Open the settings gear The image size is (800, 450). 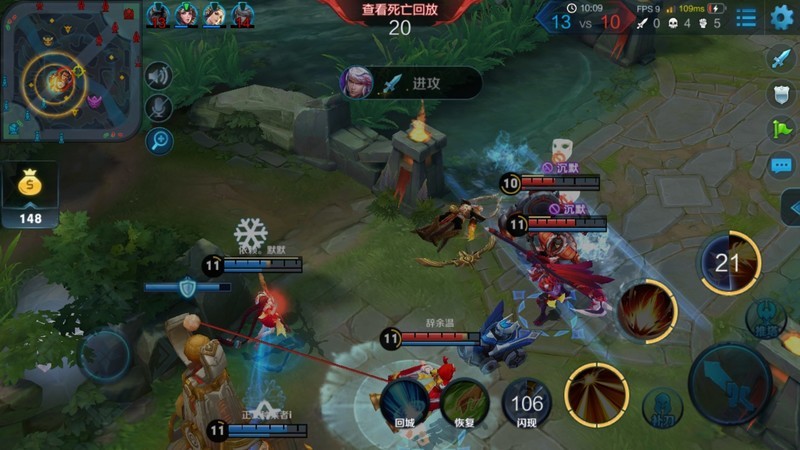pyautogui.click(x=781, y=17)
